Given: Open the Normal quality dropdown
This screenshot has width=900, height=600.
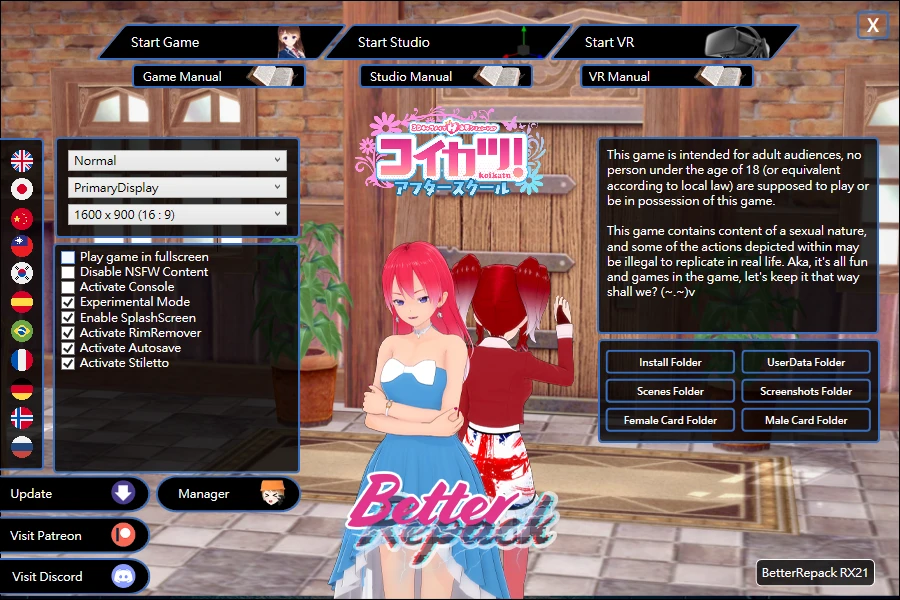Looking at the screenshot, I should point(178,160).
